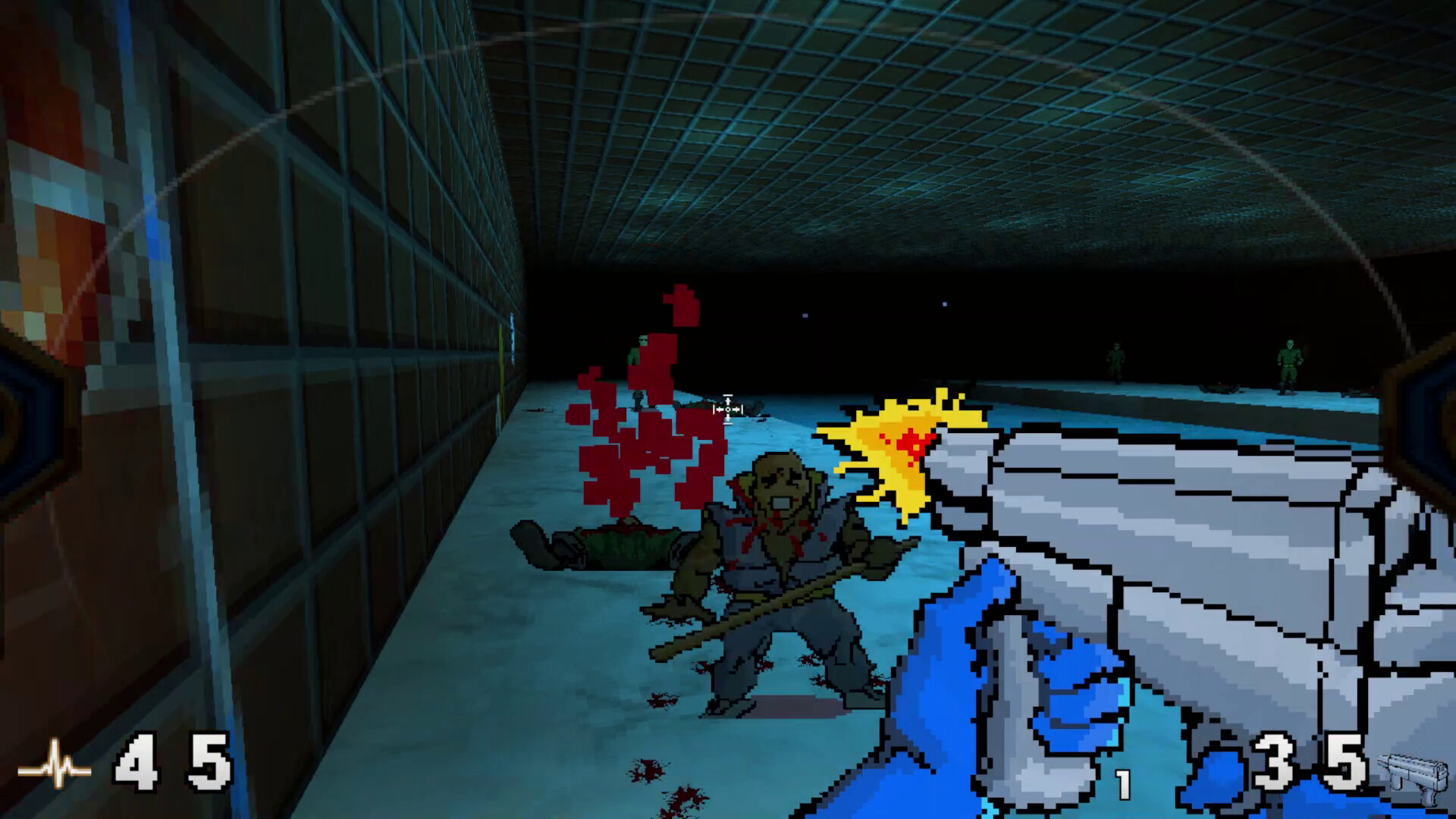The width and height of the screenshot is (1456, 819).
Task: Click the ammo counter showing 35
Action: 1304,762
